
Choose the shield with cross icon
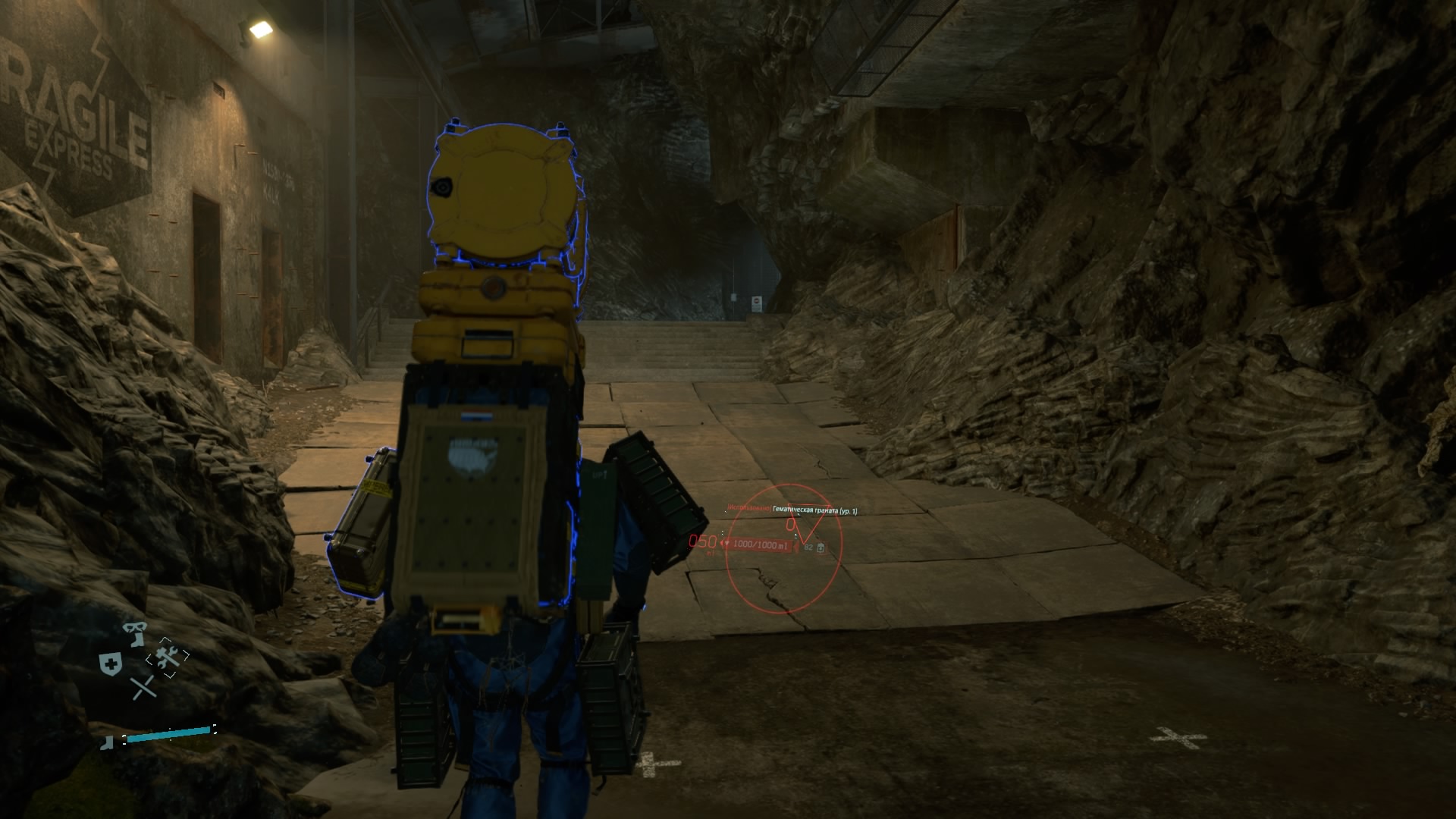point(110,664)
